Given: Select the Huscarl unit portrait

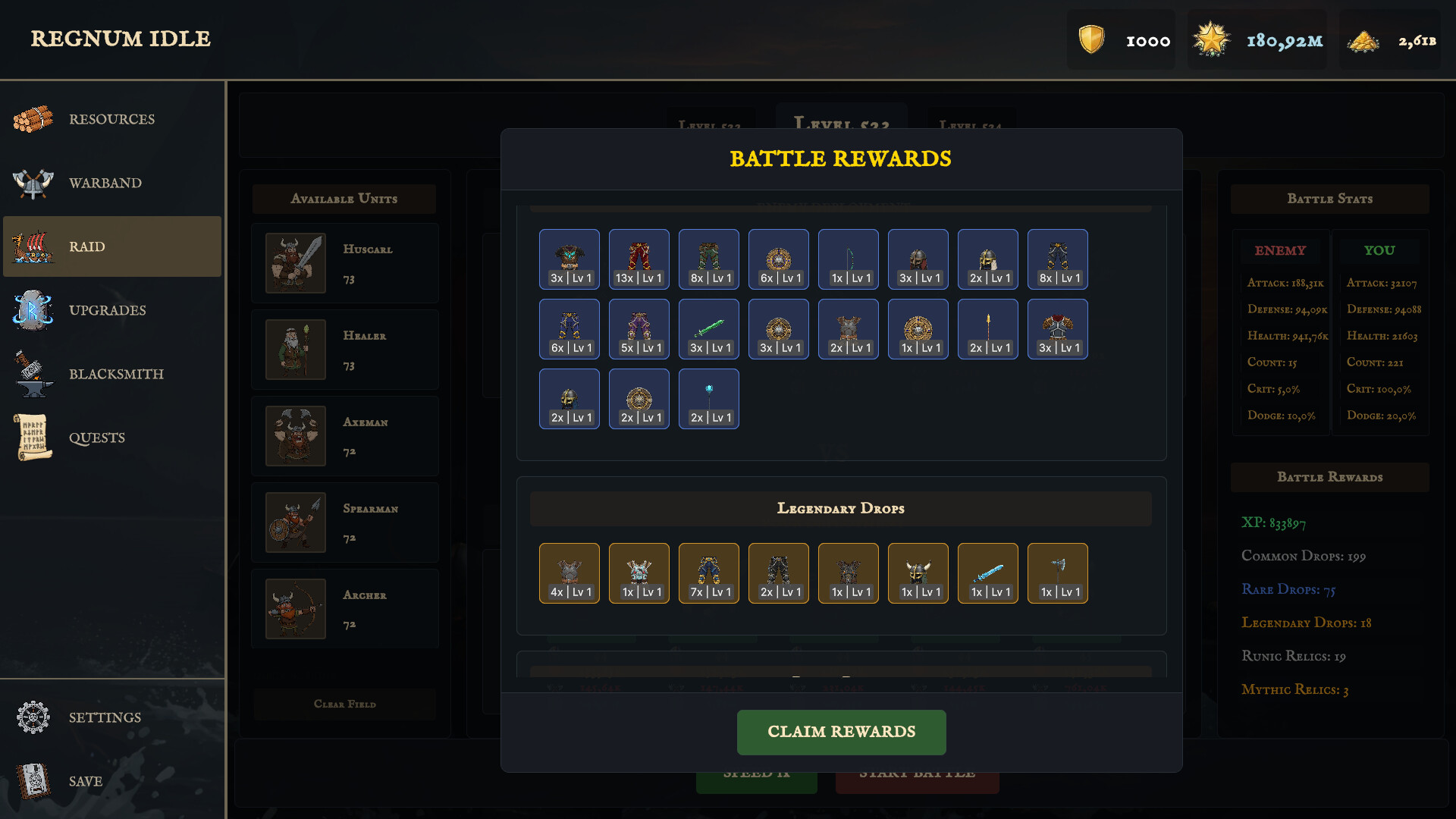Looking at the screenshot, I should click(295, 263).
